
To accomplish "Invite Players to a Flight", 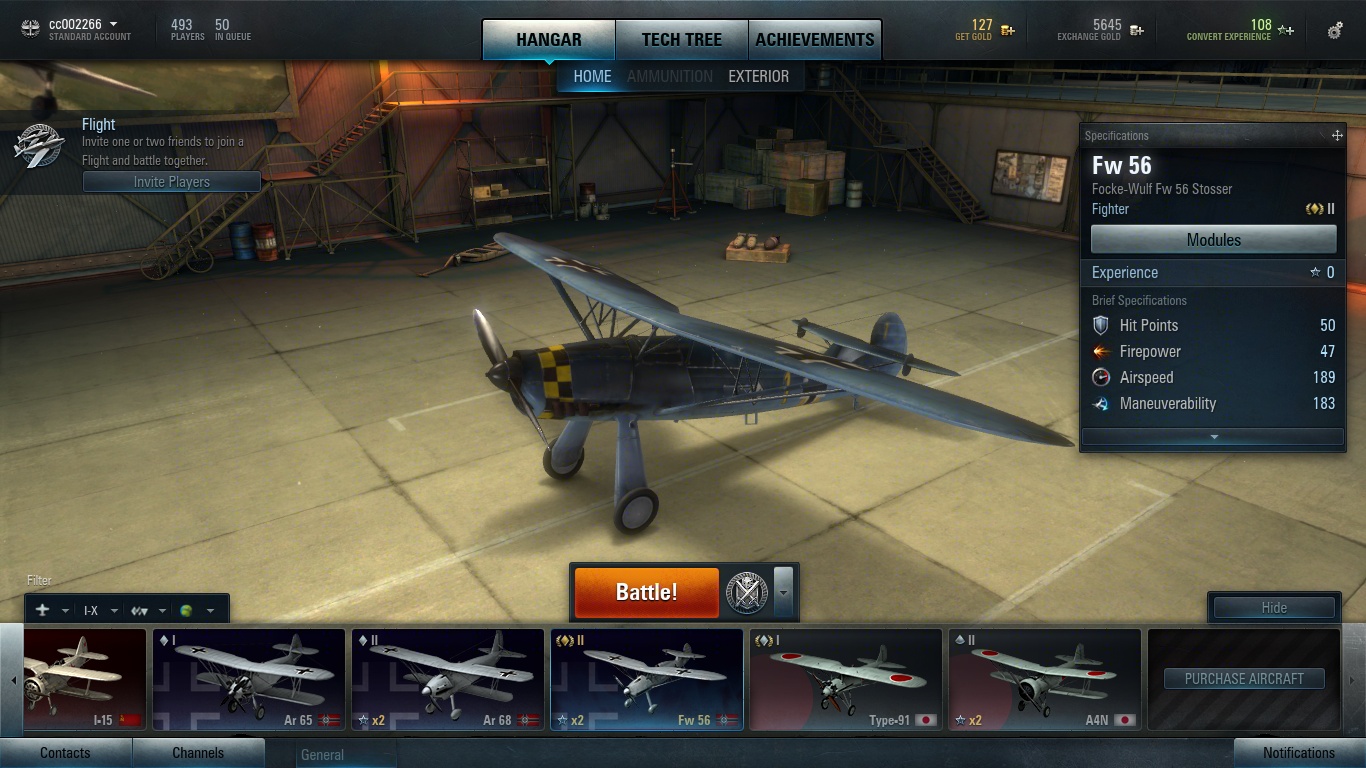I will point(171,182).
